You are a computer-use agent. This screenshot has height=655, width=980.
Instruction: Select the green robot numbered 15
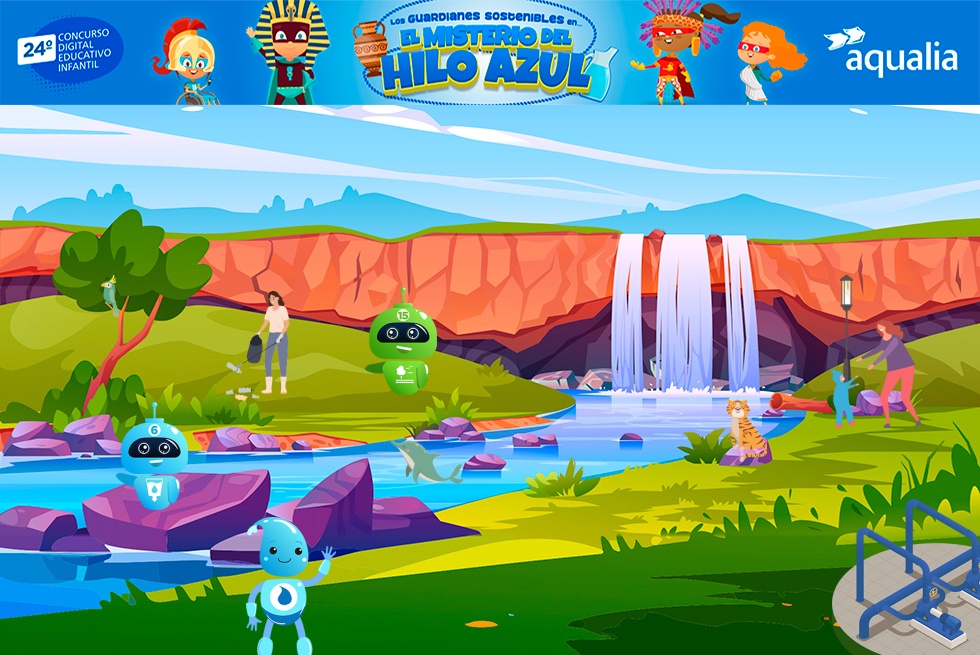(x=402, y=347)
